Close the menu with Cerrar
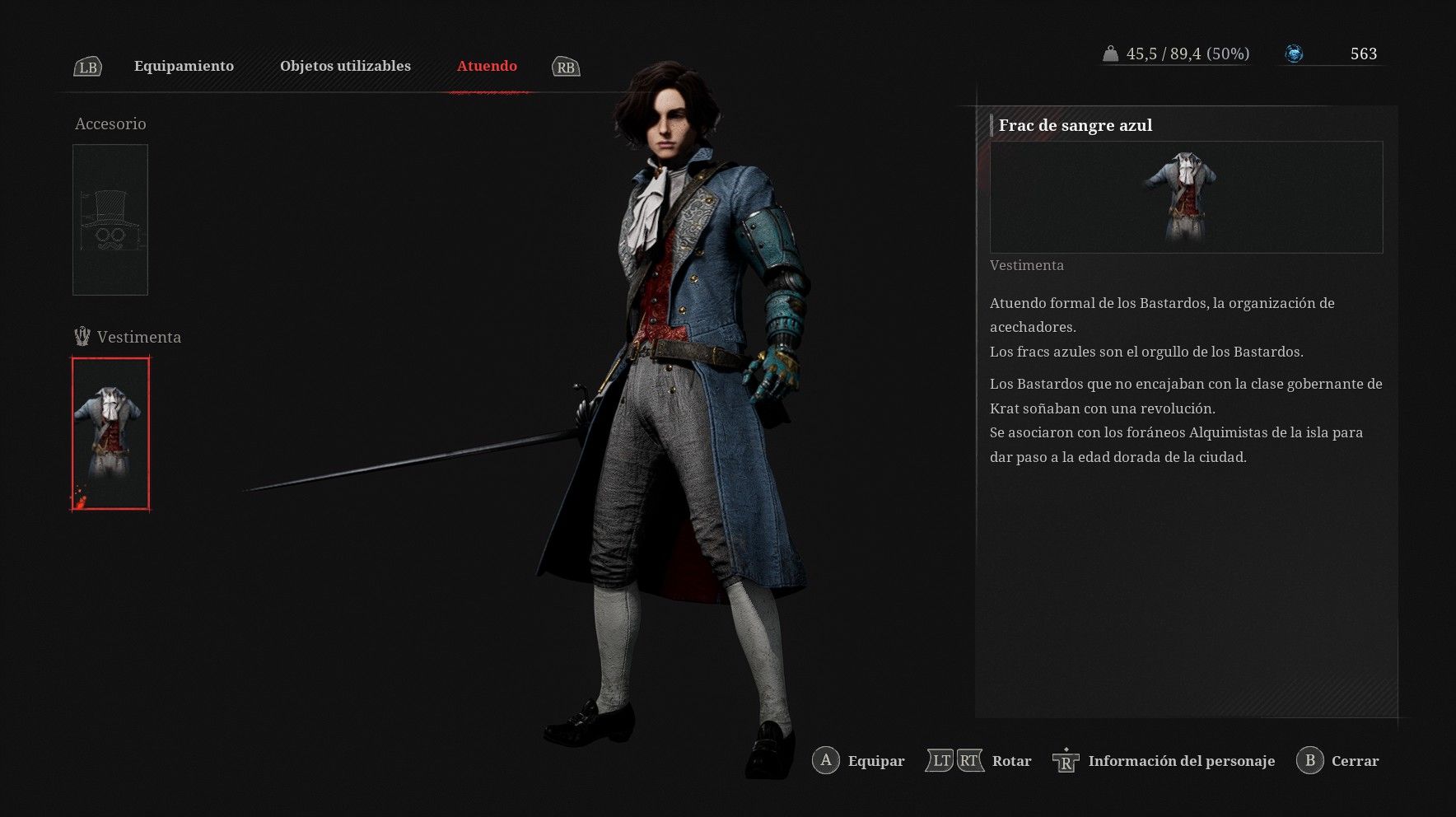 [1337, 761]
